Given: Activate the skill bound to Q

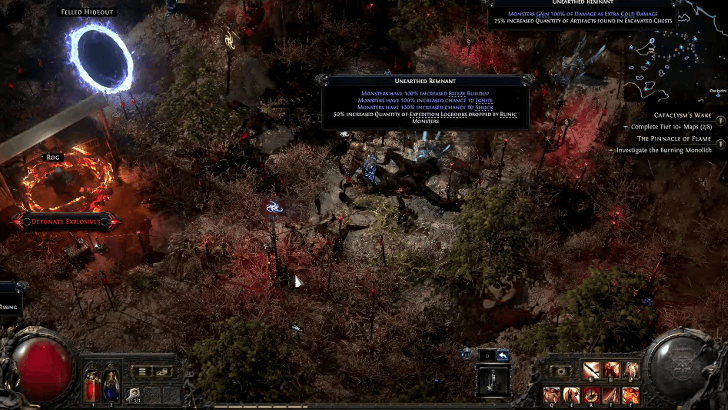Looking at the screenshot, I should click(552, 395).
